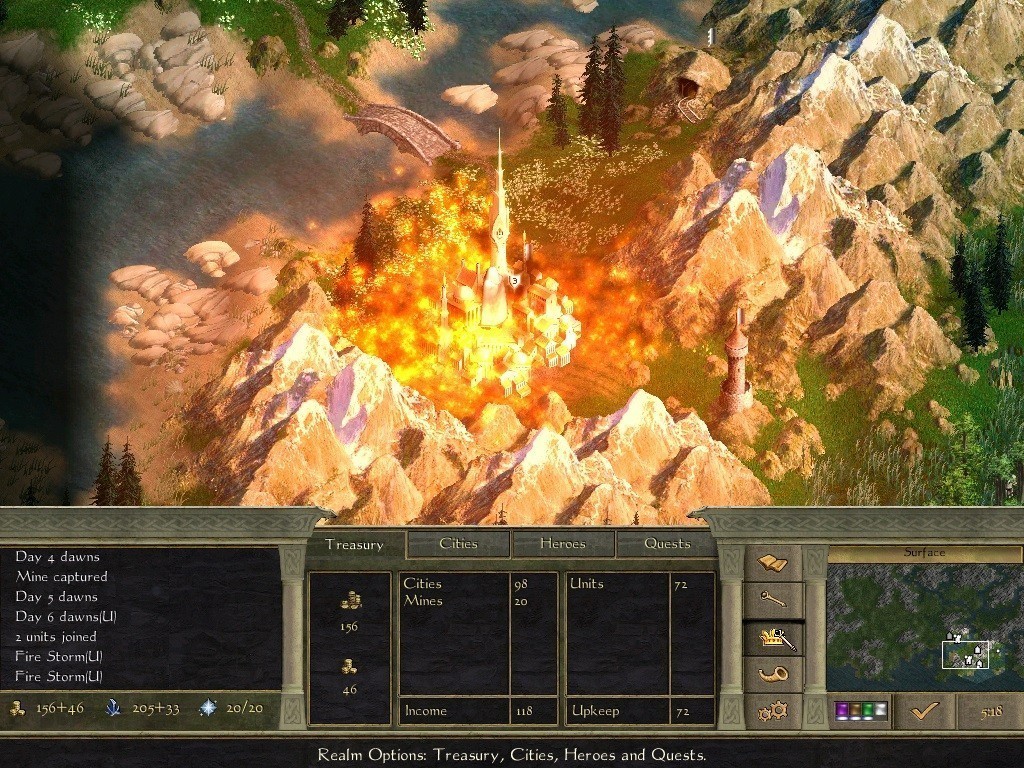Image resolution: width=1024 pixels, height=768 pixels.
Task: Select the Surface map level label
Action: (x=924, y=553)
